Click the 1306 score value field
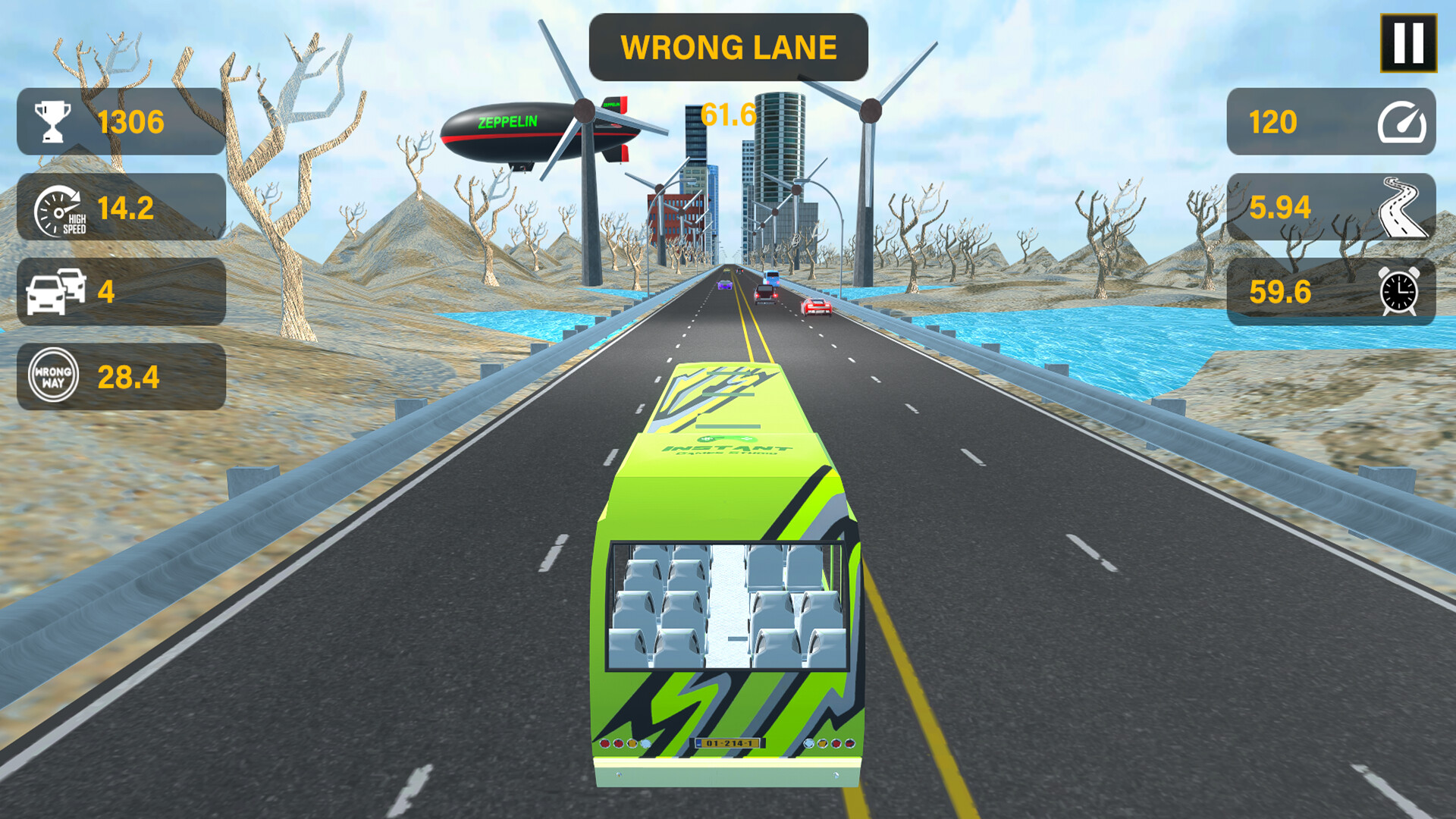 pyautogui.click(x=130, y=120)
